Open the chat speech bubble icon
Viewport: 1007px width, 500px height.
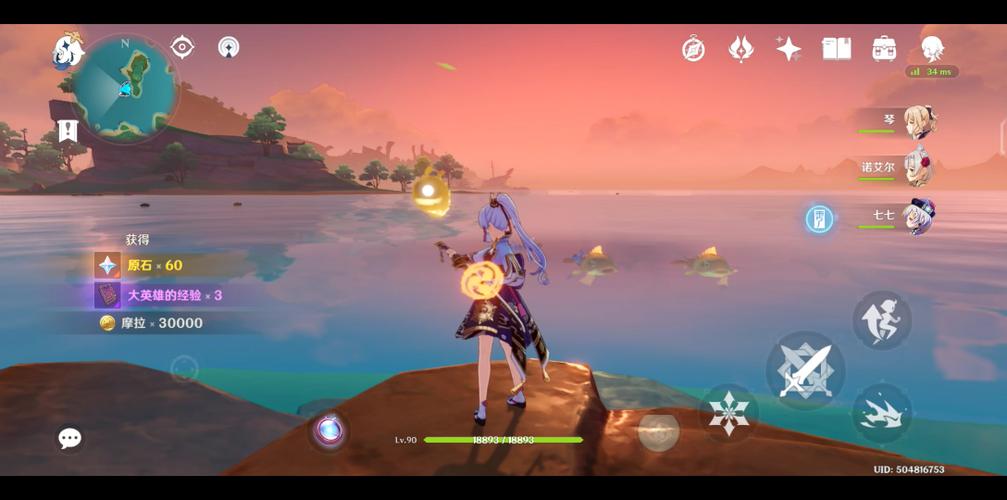pyautogui.click(x=69, y=438)
